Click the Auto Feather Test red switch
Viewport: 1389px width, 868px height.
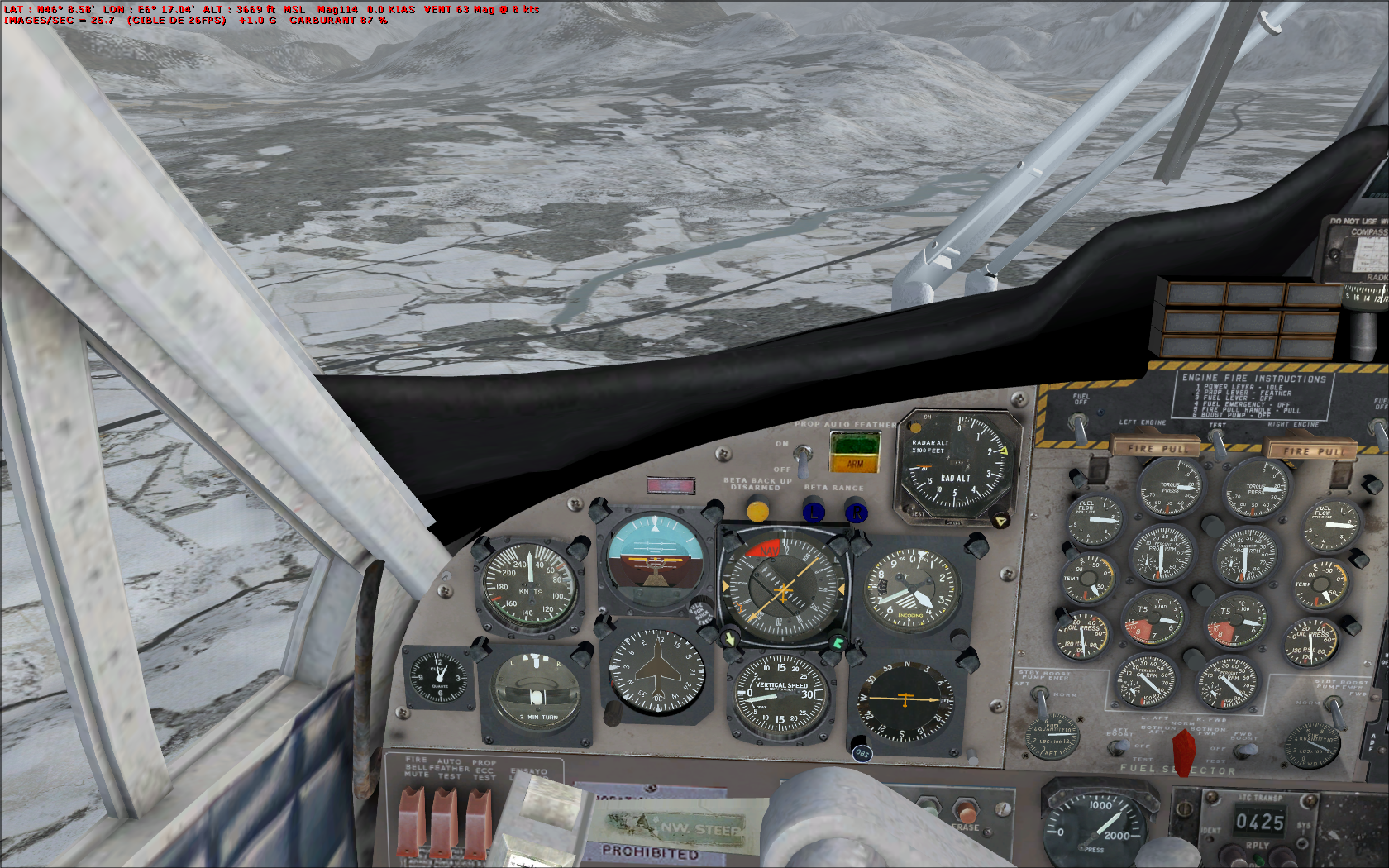pyautogui.click(x=444, y=820)
